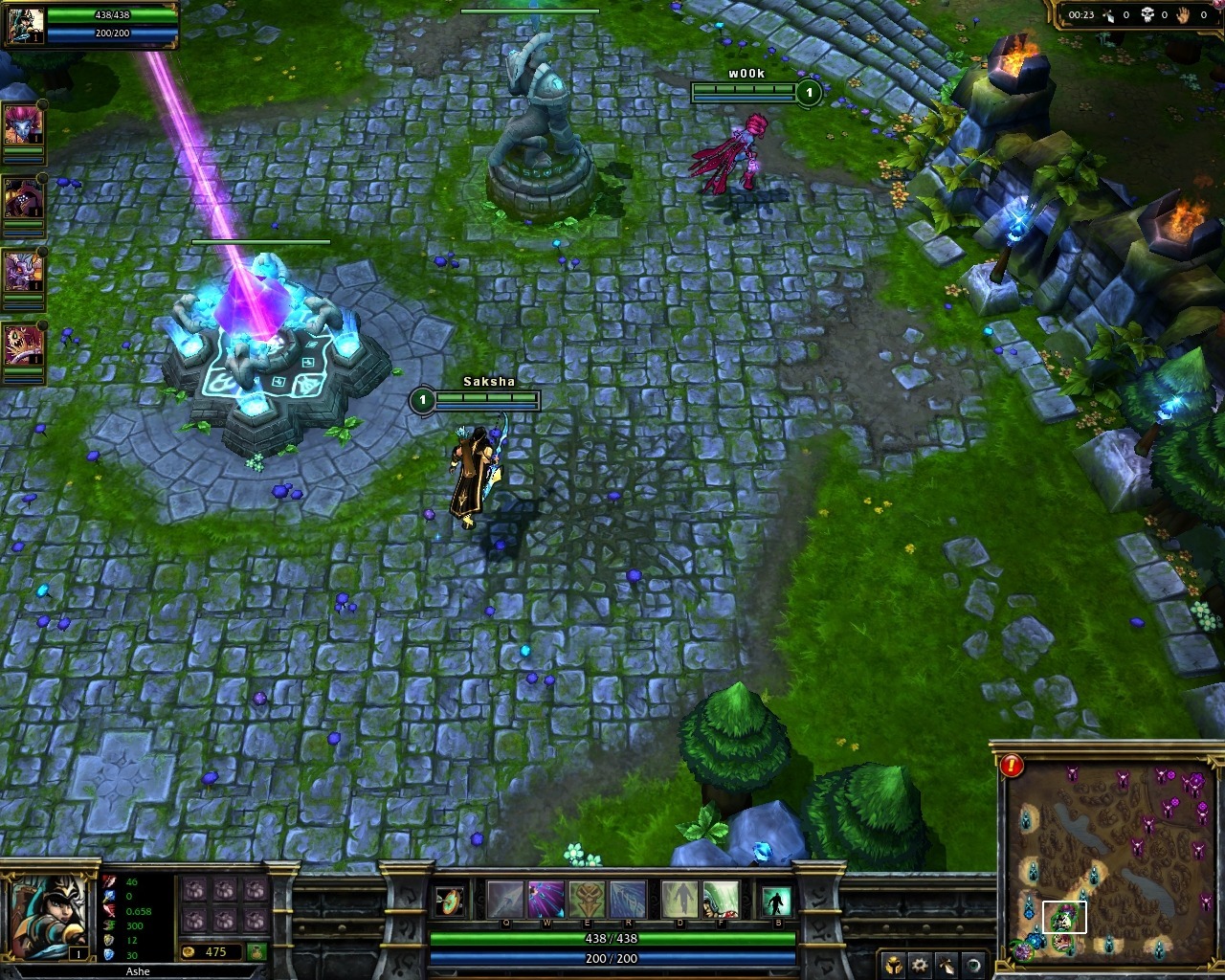Toggle camera lock with the eye icon
The image size is (1225, 980).
click(x=972, y=966)
